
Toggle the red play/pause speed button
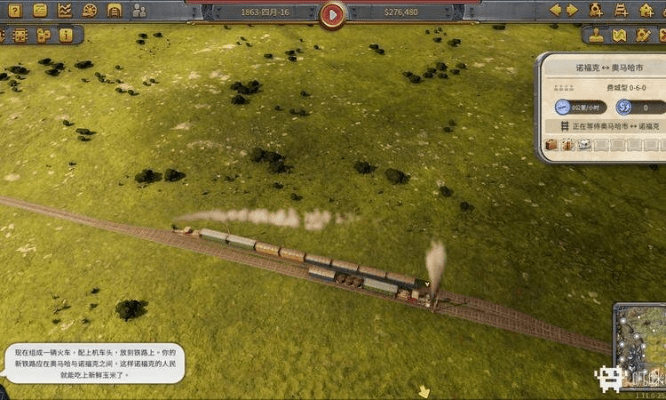coord(333,14)
